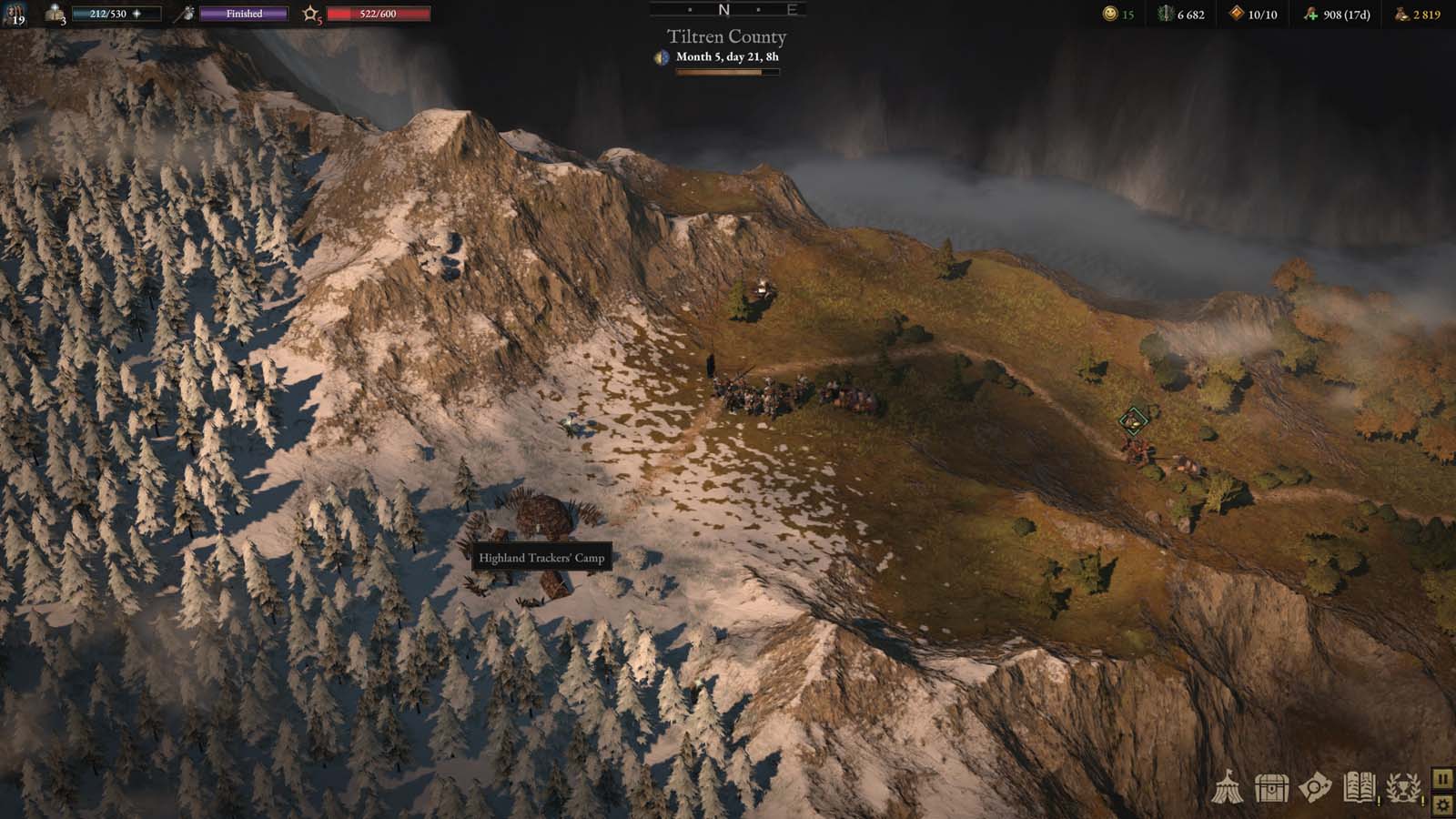1456x819 pixels.
Task: Pause the game time
Action: pos(1442,779)
